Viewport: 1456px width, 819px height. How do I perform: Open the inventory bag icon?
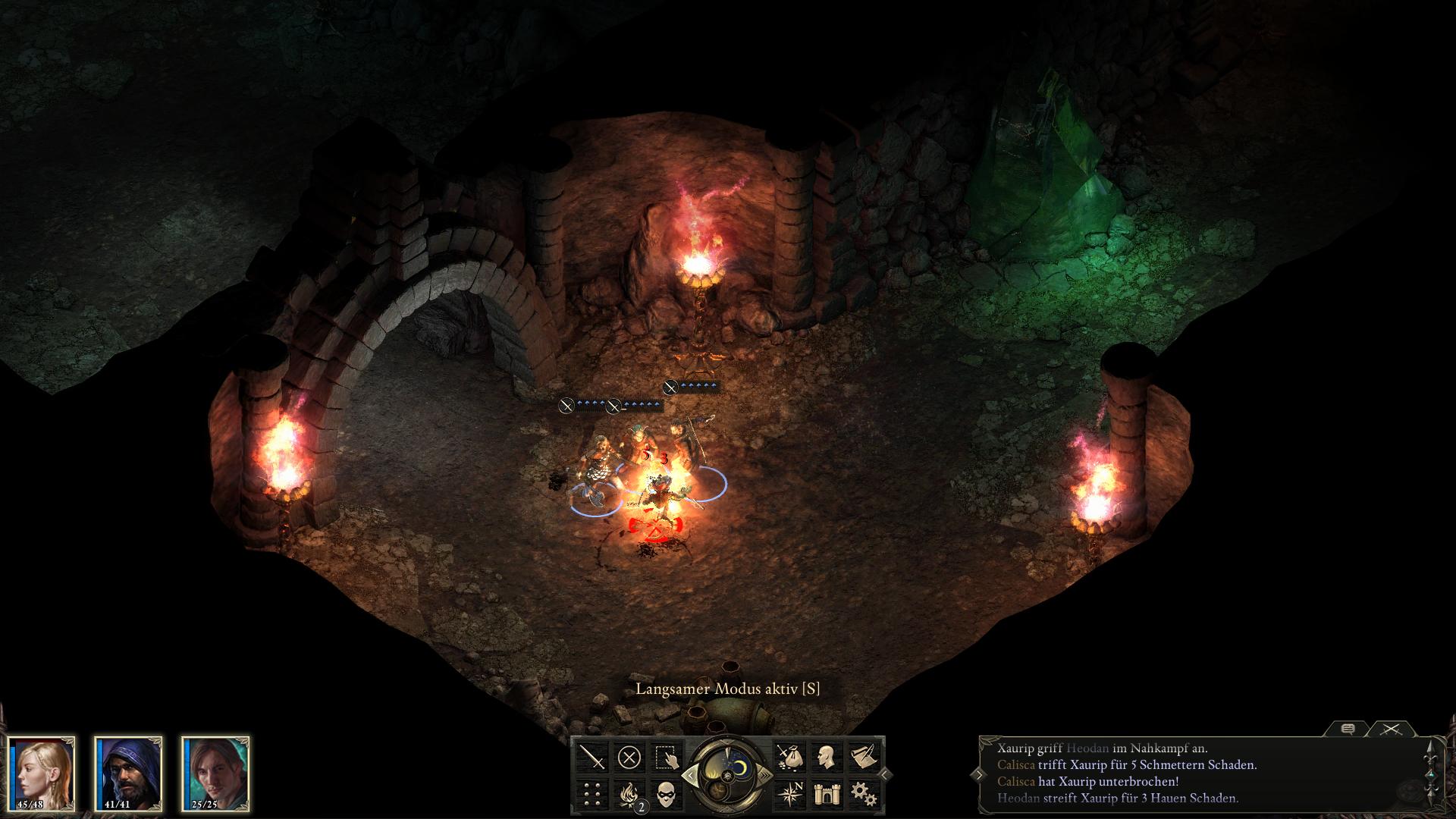pos(789,757)
